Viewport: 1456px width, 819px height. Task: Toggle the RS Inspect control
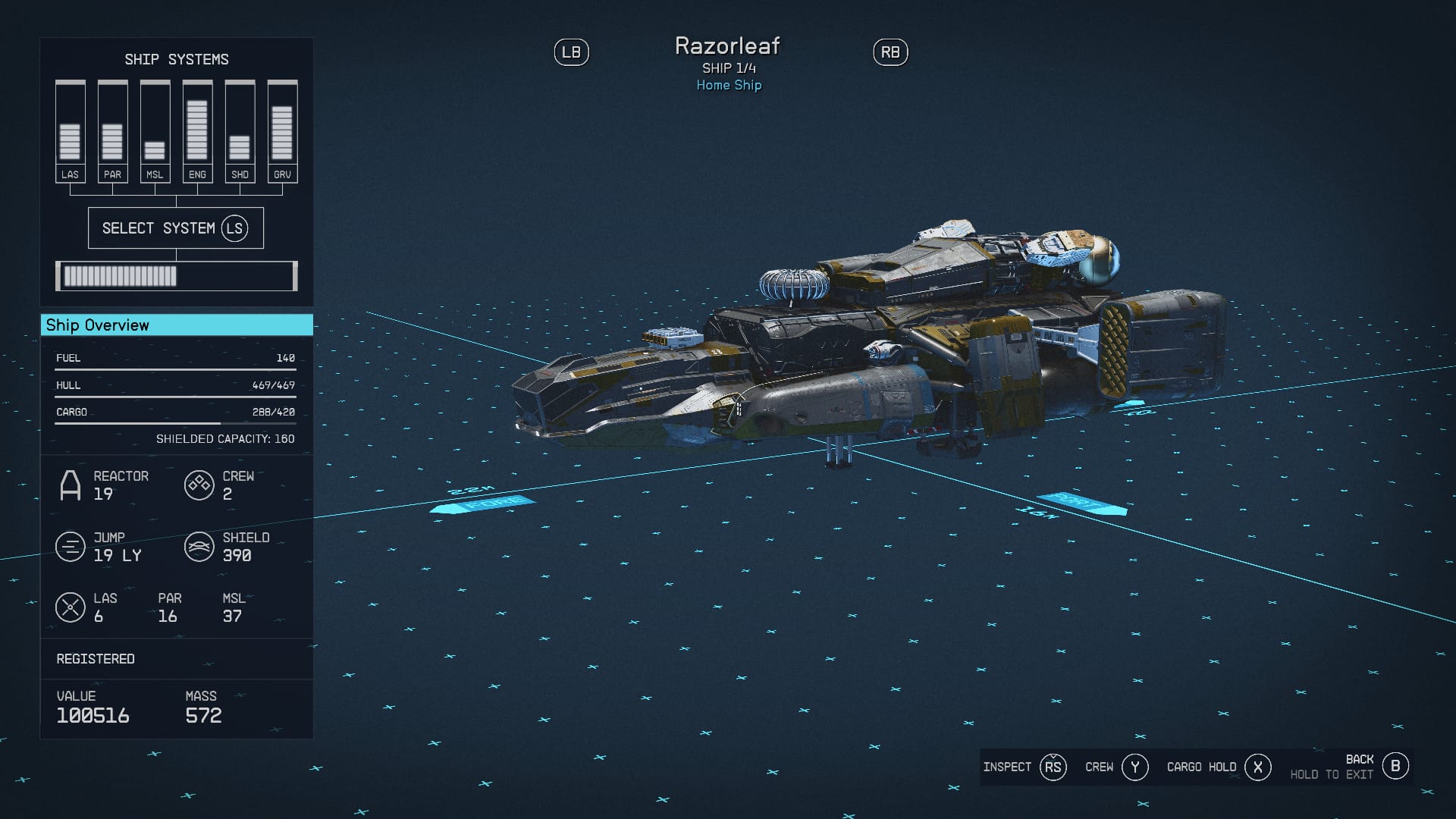point(1053,767)
